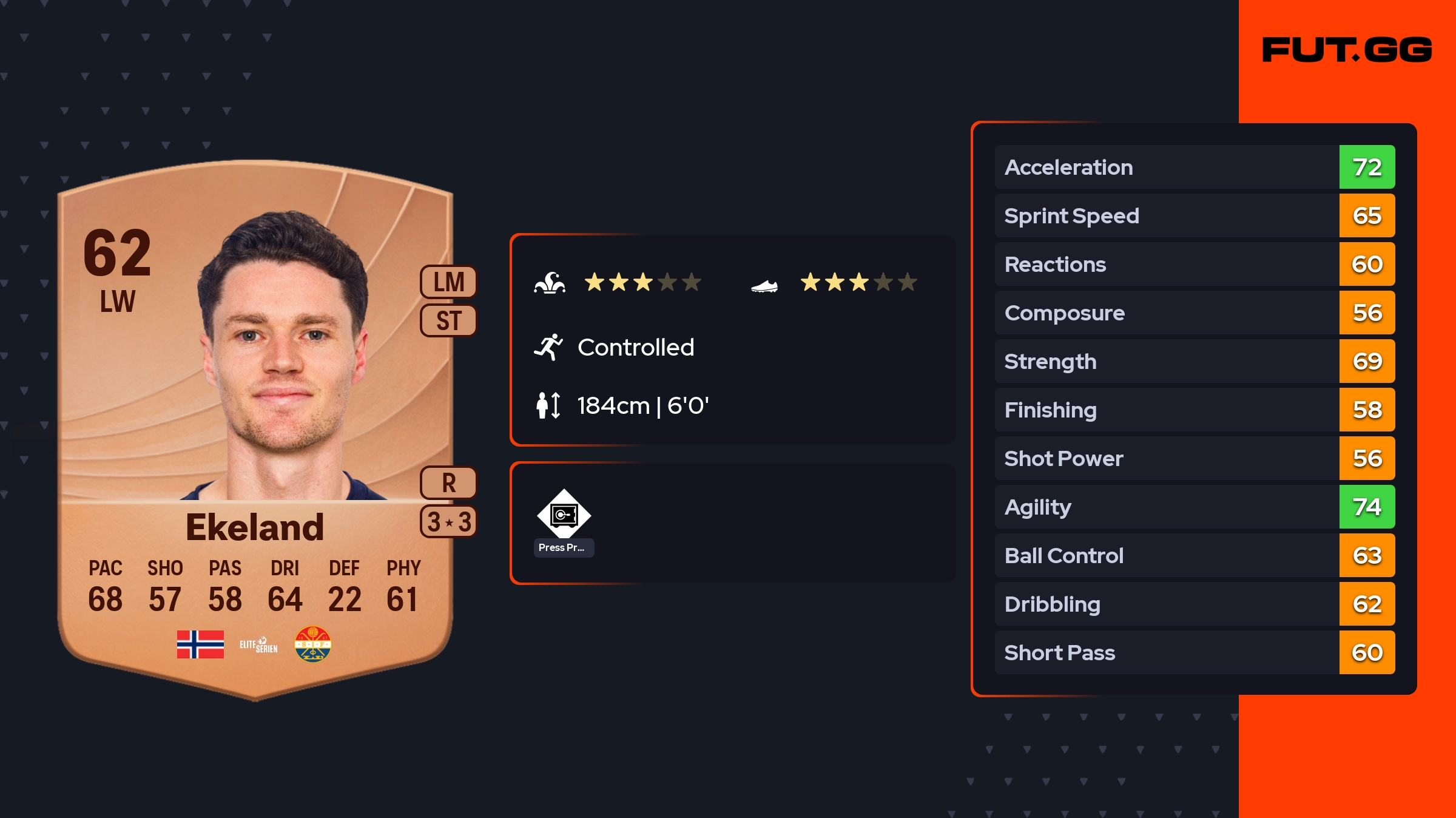This screenshot has width=1456, height=818.
Task: Click the club crest on the card
Action: [x=312, y=644]
